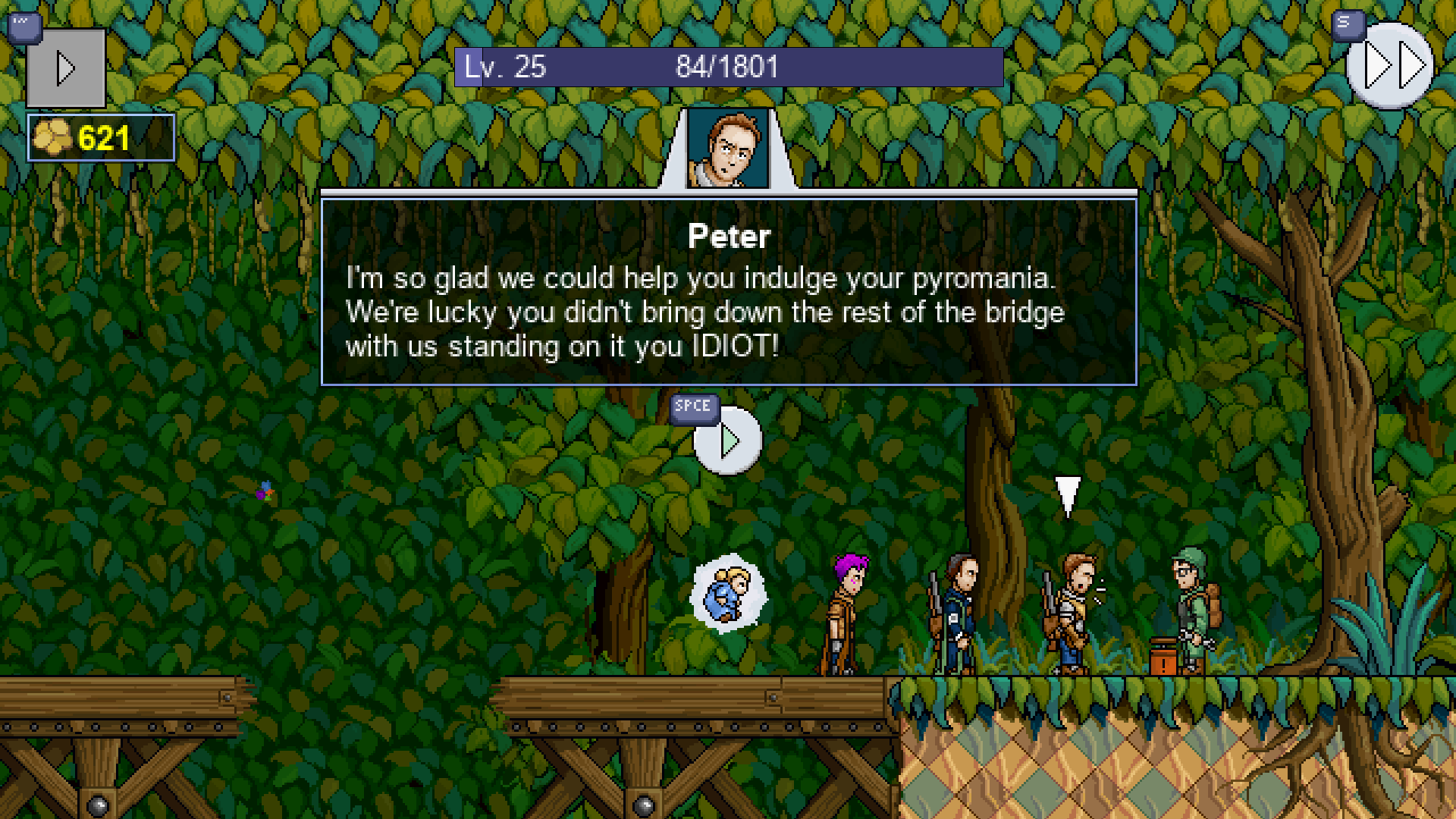Click the play arrow inside the gray square
Image resolution: width=1456 pixels, height=819 pixels.
click(x=65, y=67)
